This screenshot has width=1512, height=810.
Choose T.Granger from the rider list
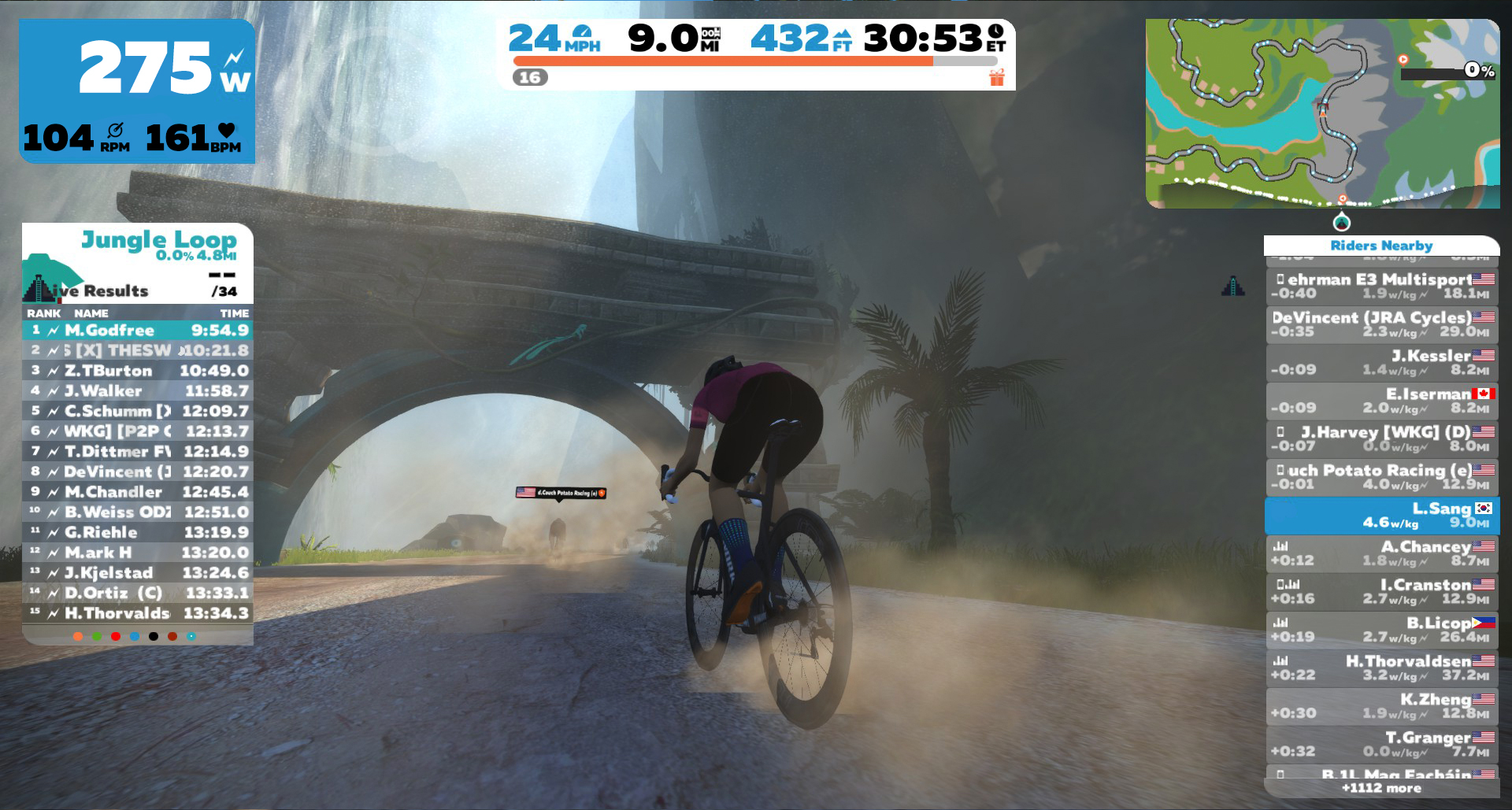click(x=1381, y=745)
